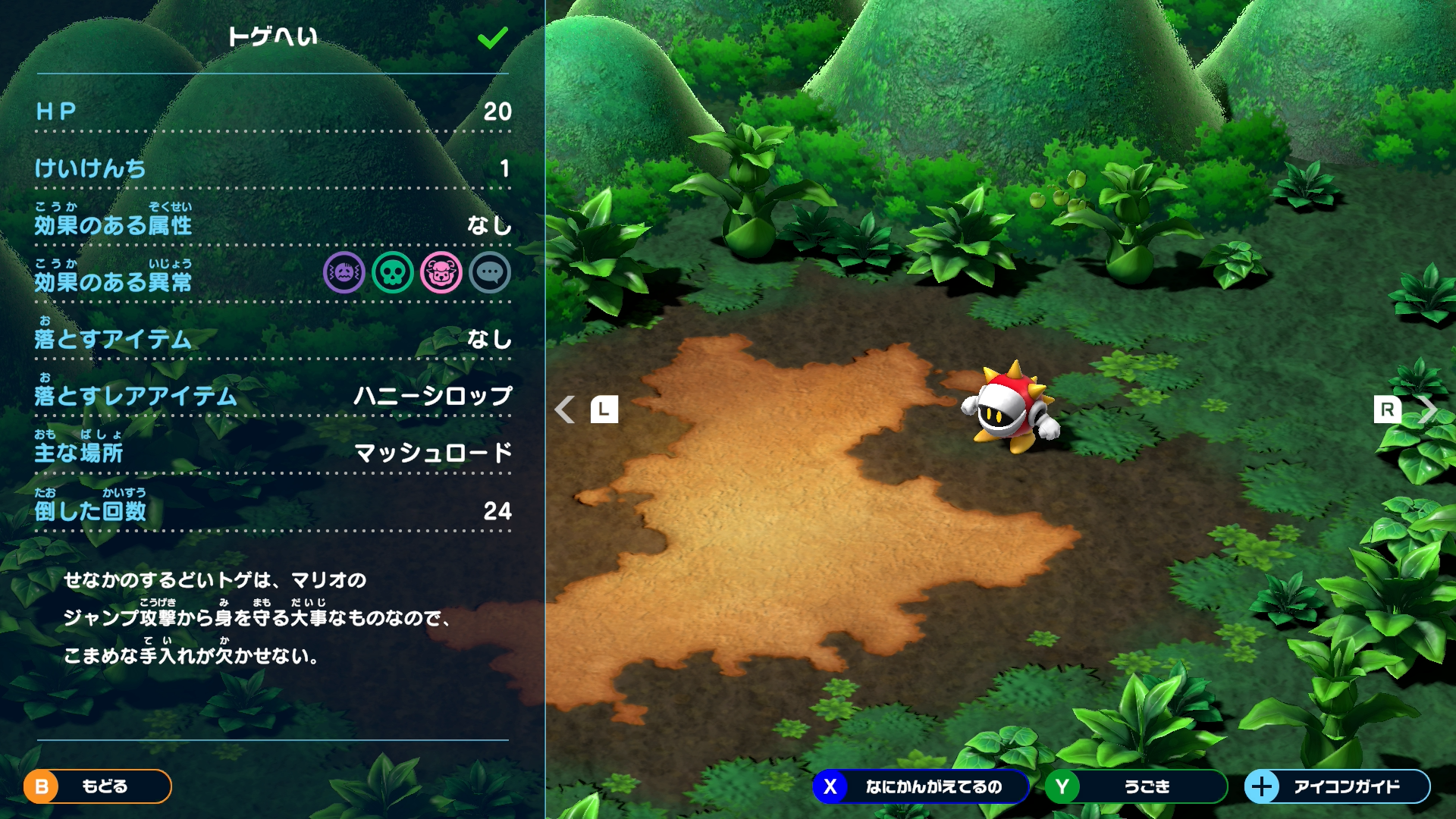
Task: Click the blue X button icon
Action: (x=831, y=787)
